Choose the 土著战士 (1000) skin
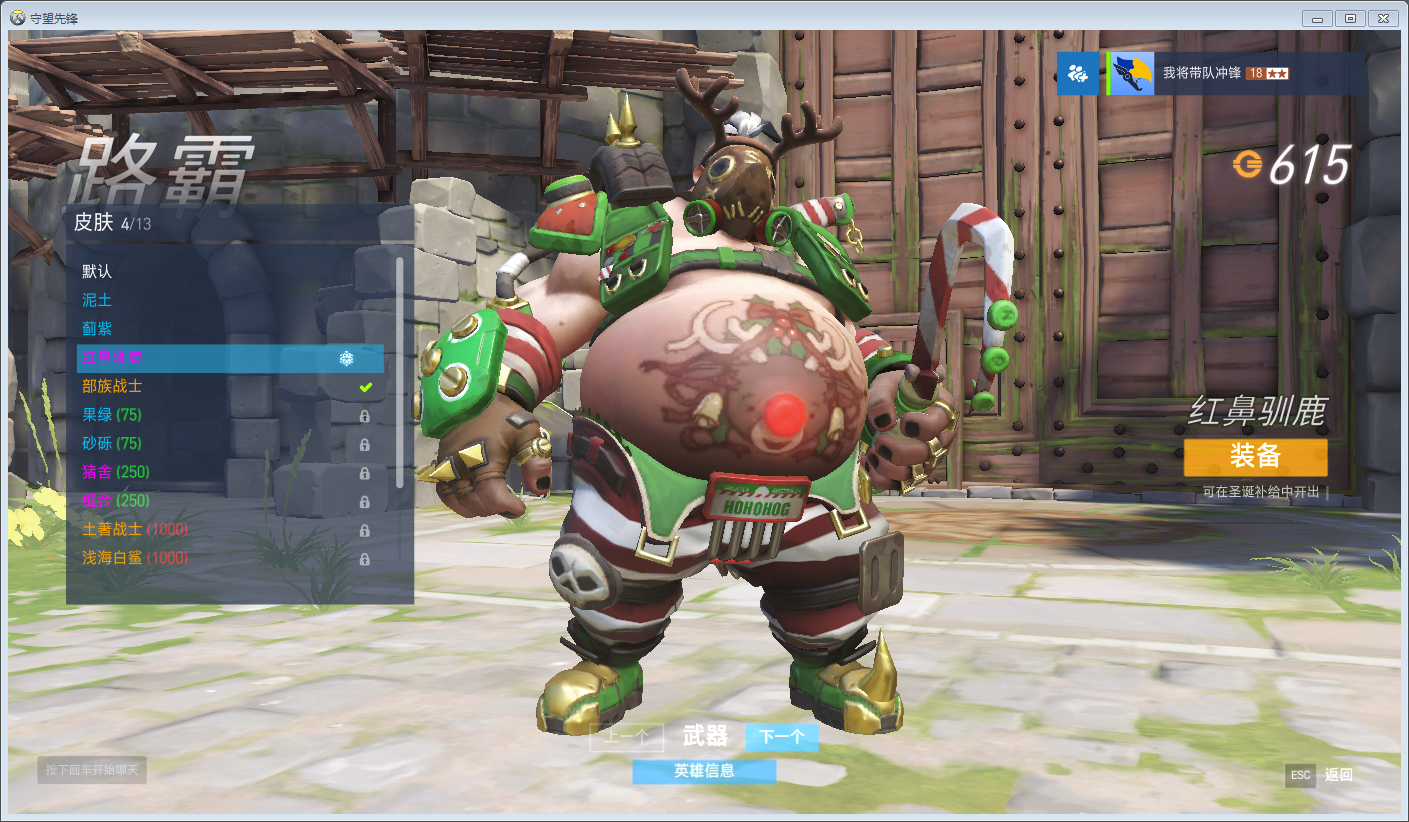Viewport: 1409px width, 822px height. (x=135, y=529)
